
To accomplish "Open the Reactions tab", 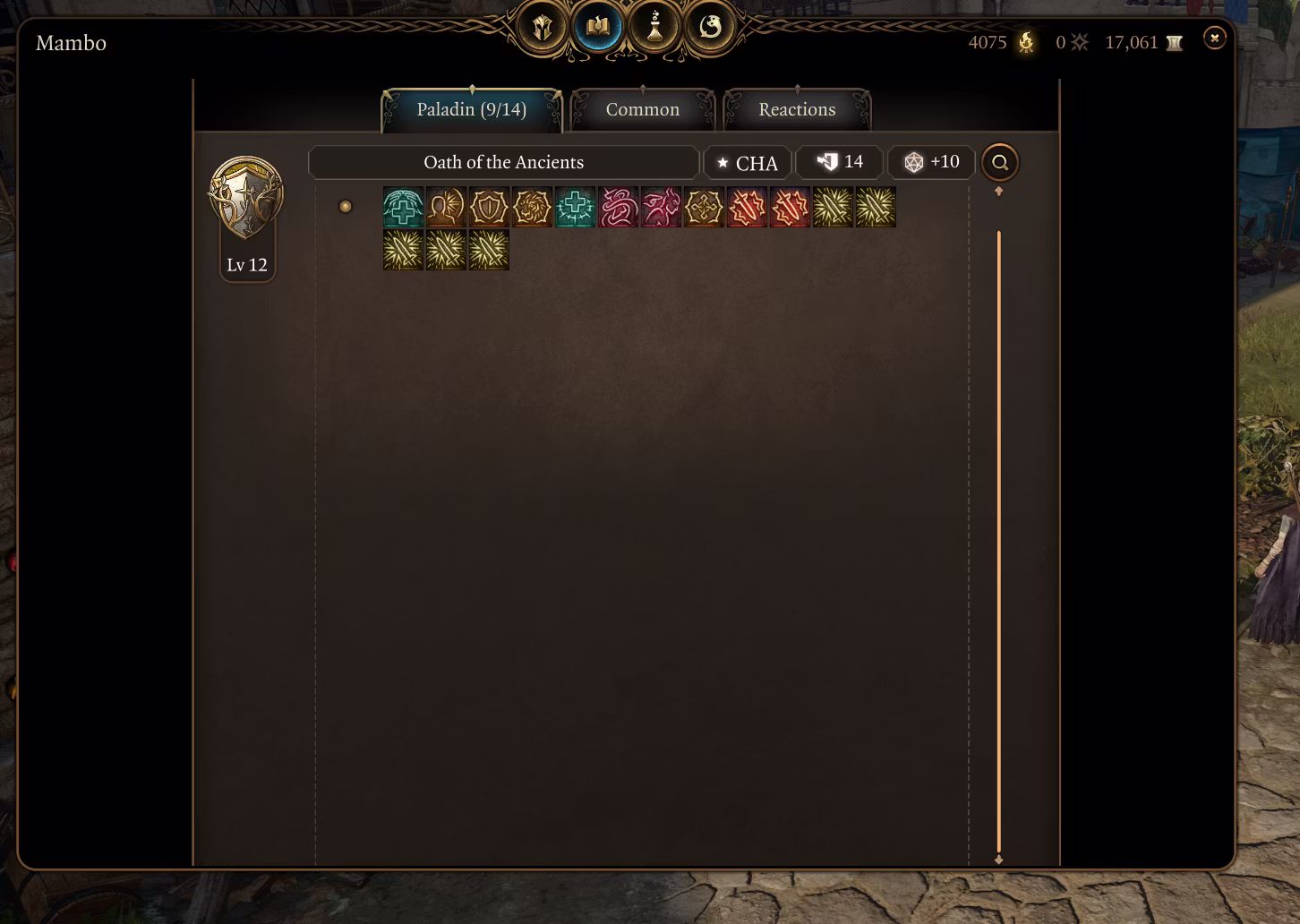I will tap(797, 110).
